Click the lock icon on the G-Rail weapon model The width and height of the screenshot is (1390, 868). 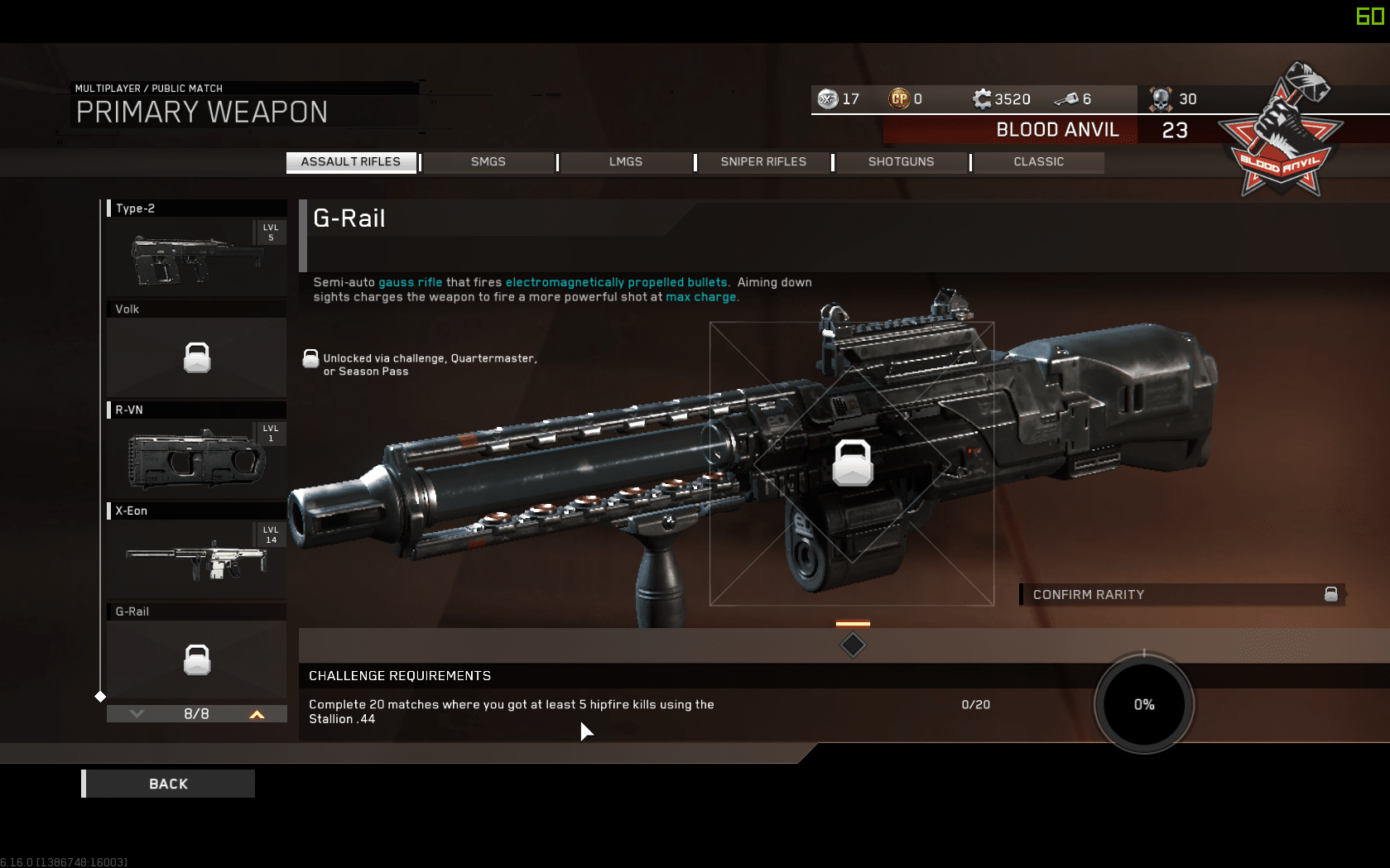tap(853, 463)
